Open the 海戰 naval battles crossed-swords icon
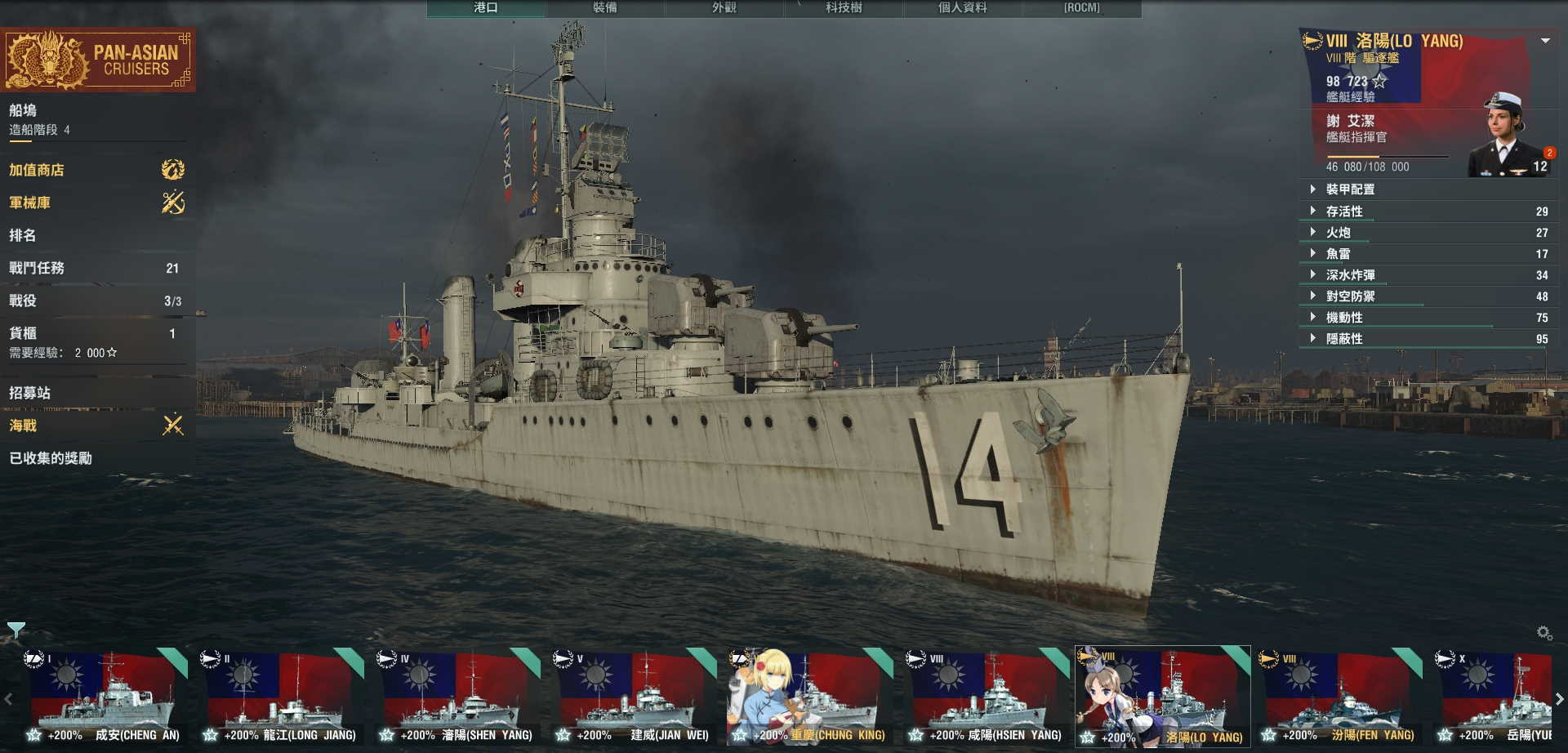Image resolution: width=1568 pixels, height=753 pixels. tap(171, 426)
